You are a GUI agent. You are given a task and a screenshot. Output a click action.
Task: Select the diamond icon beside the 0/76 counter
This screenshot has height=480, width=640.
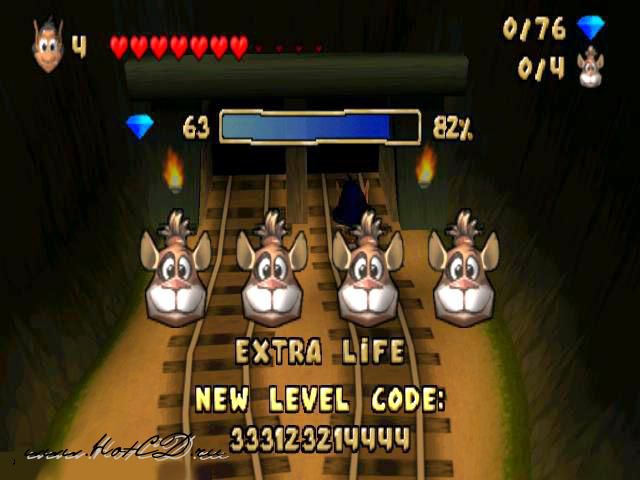click(591, 28)
